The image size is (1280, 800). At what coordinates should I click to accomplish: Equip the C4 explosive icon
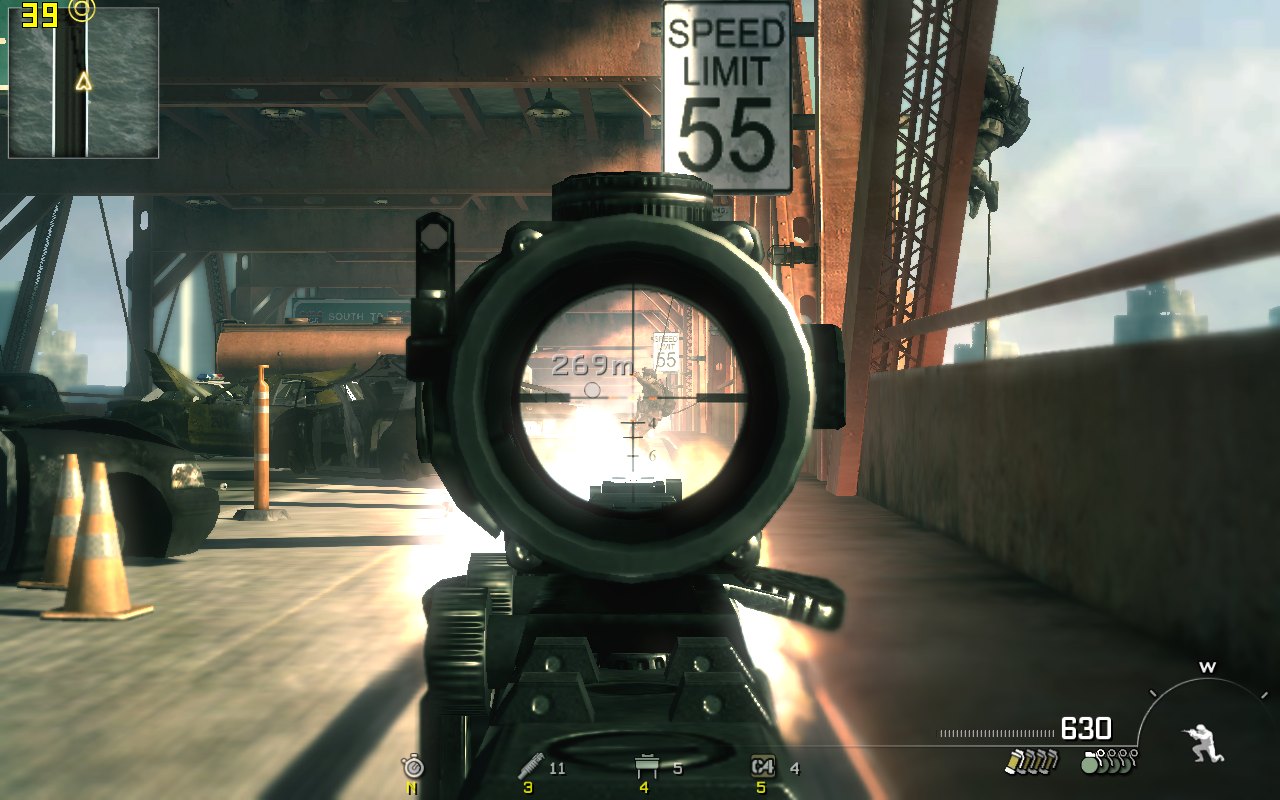(x=763, y=767)
